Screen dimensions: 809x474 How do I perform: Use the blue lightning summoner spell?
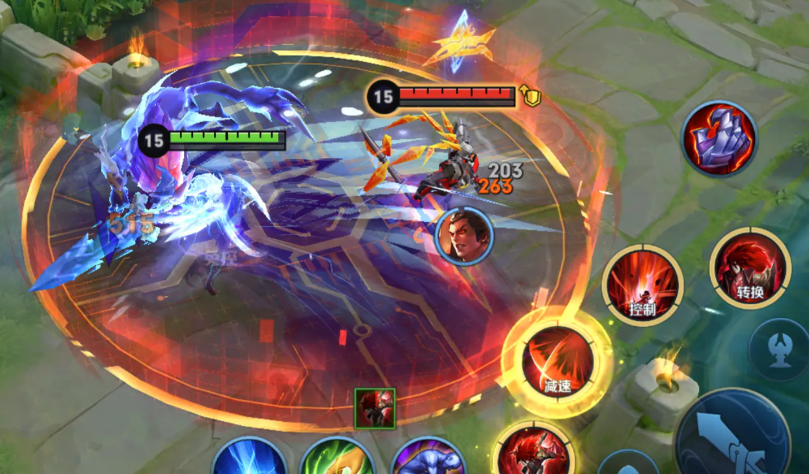tap(248, 458)
